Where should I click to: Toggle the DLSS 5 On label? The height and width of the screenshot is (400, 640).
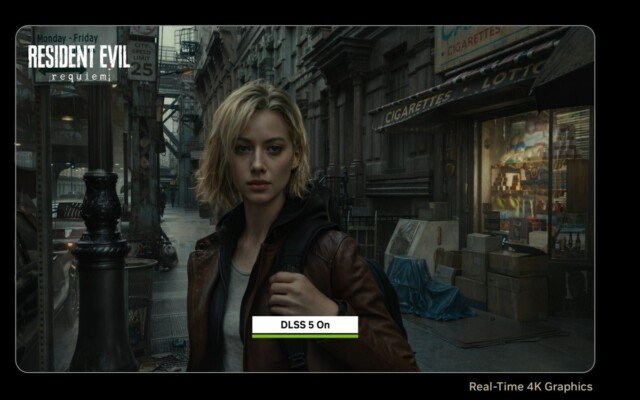coord(304,325)
